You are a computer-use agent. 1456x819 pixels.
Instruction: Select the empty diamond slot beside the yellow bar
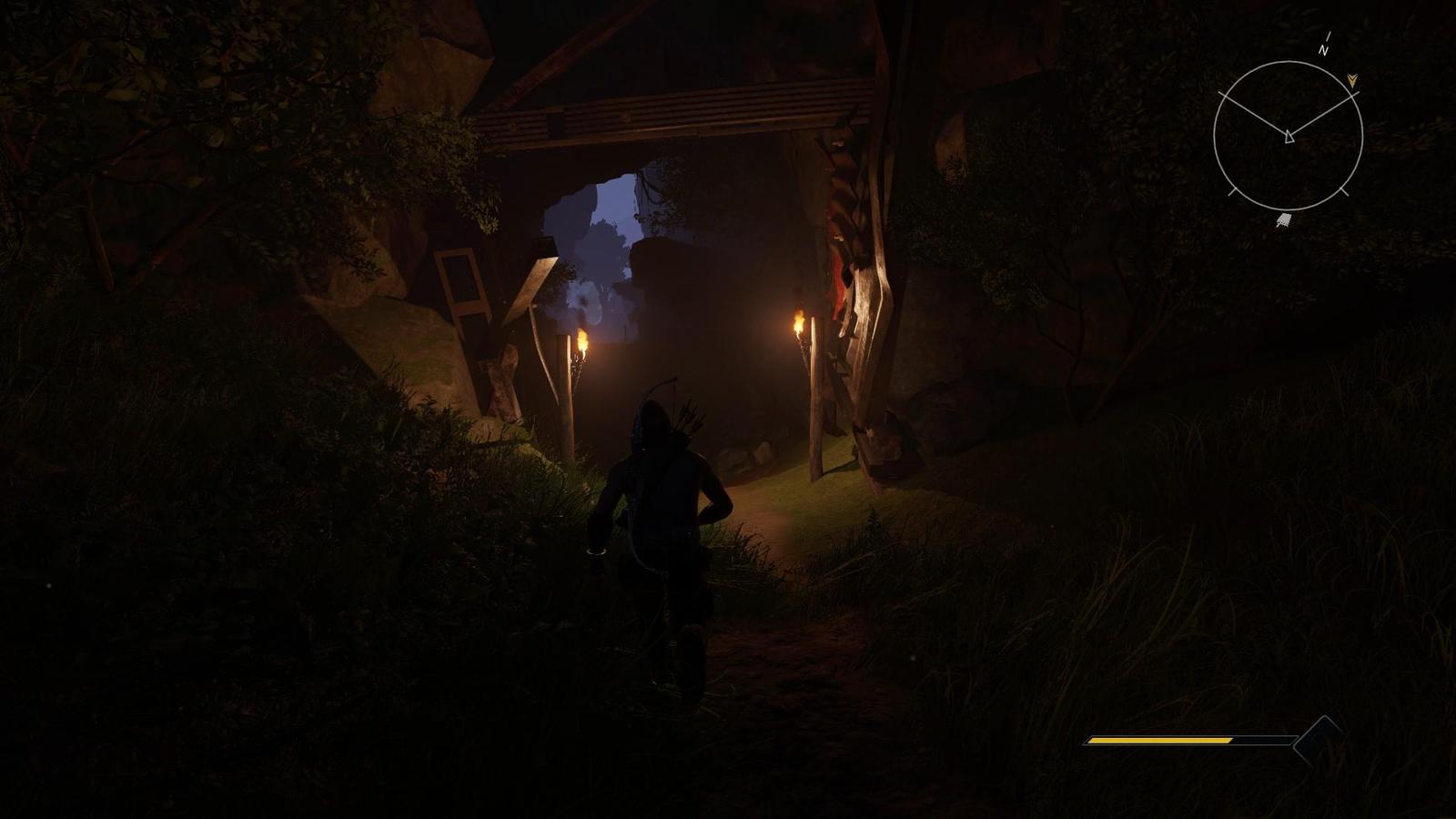(1320, 741)
